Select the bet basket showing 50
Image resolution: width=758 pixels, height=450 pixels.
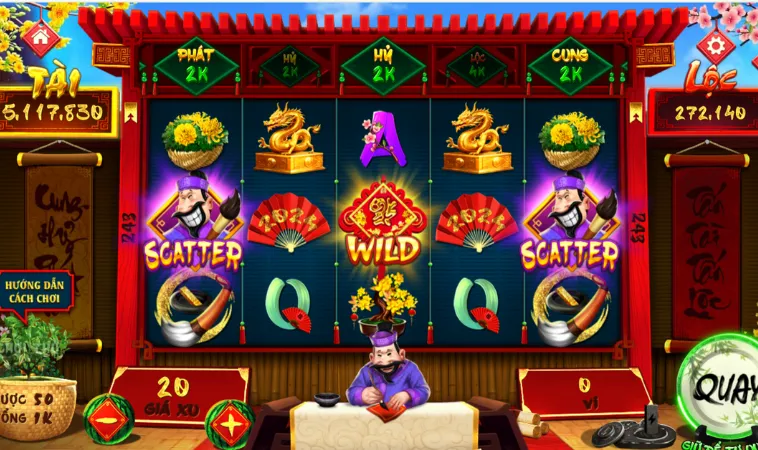point(37,401)
